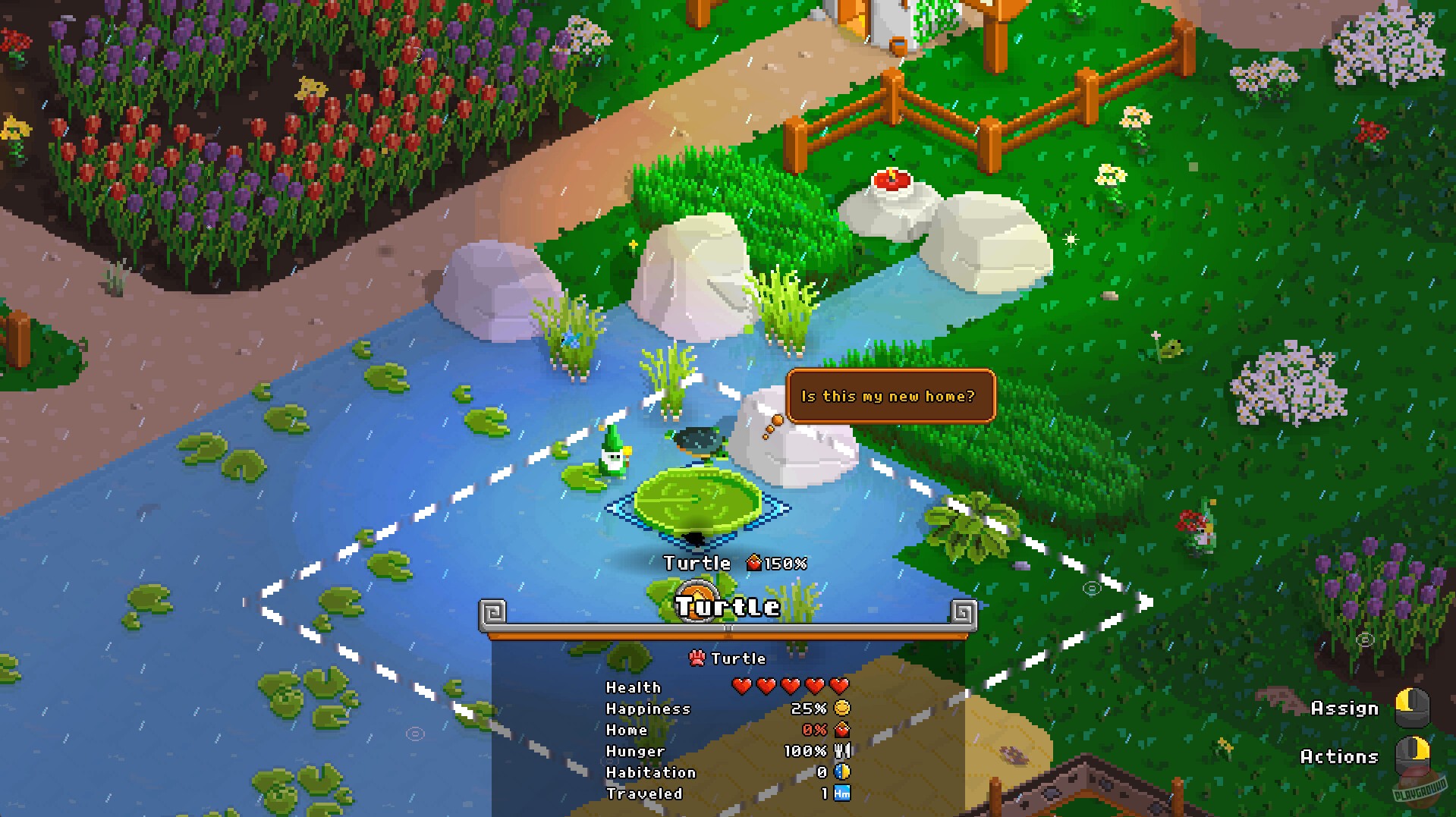Image resolution: width=1456 pixels, height=817 pixels.
Task: Click the Turtle name banner title
Action: (727, 606)
